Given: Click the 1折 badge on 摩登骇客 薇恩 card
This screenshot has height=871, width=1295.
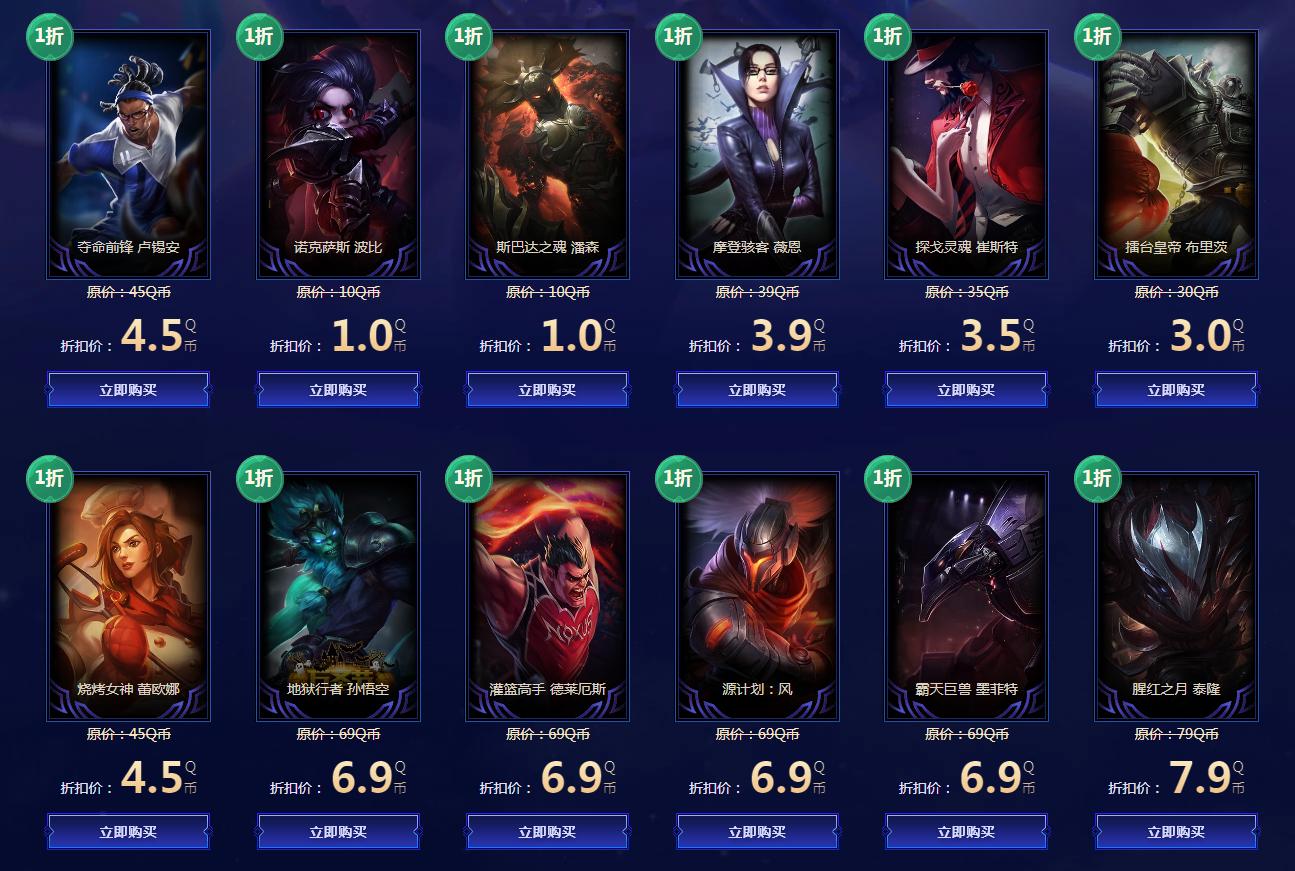Looking at the screenshot, I should click(x=677, y=37).
